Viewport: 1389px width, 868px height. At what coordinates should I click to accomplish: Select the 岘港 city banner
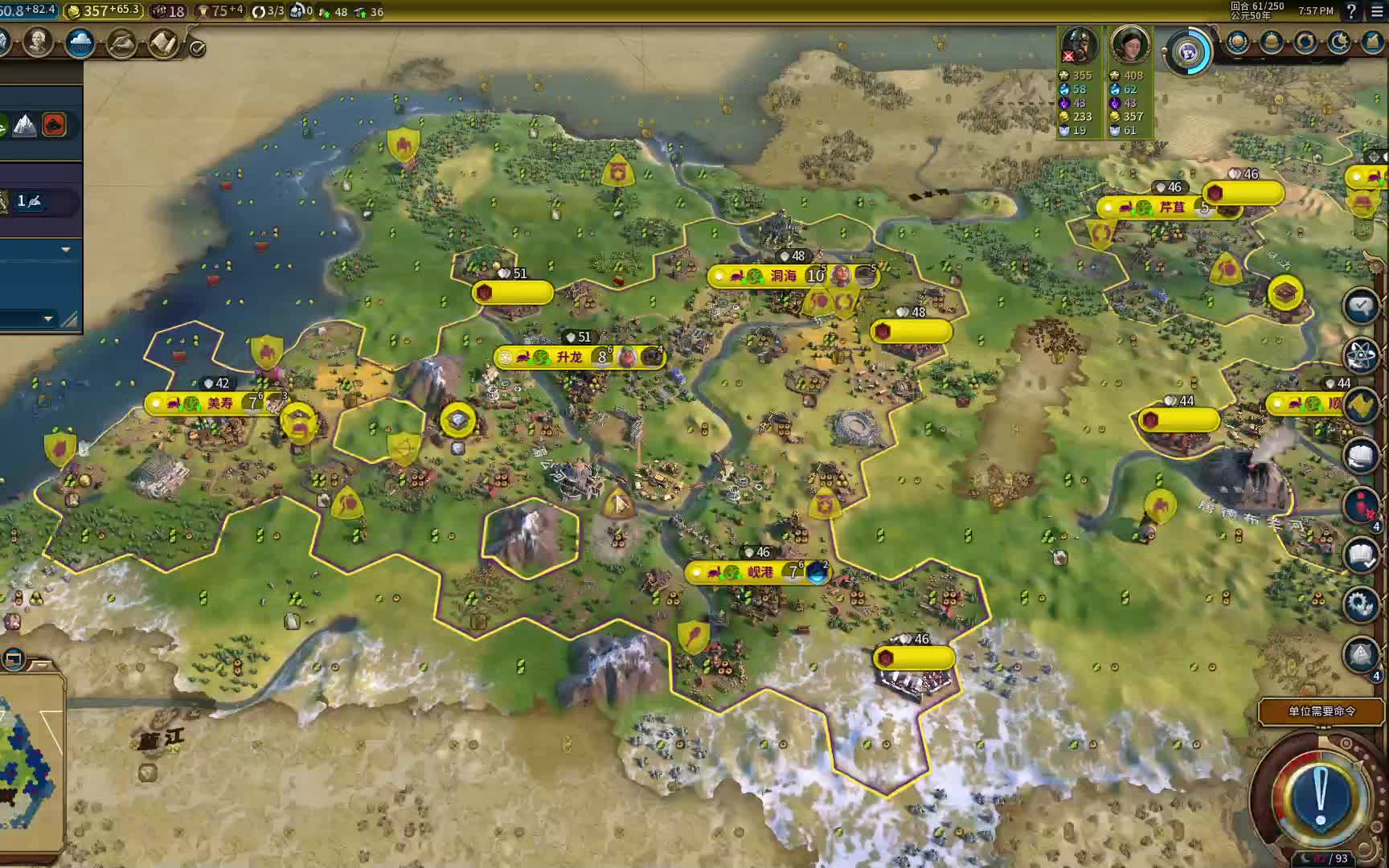pyautogui.click(x=760, y=572)
